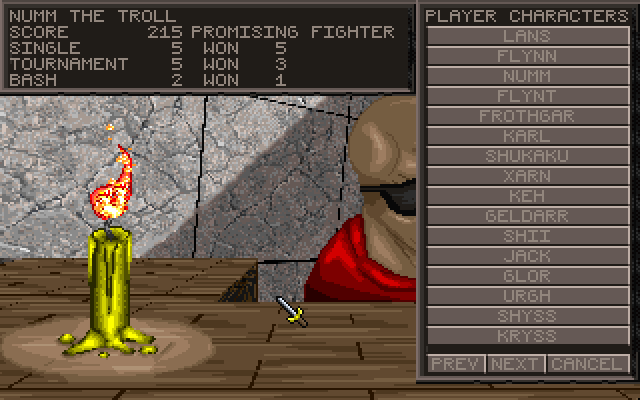The image size is (640, 400).
Task: Go to the previous page with Prev
Action: click(456, 363)
